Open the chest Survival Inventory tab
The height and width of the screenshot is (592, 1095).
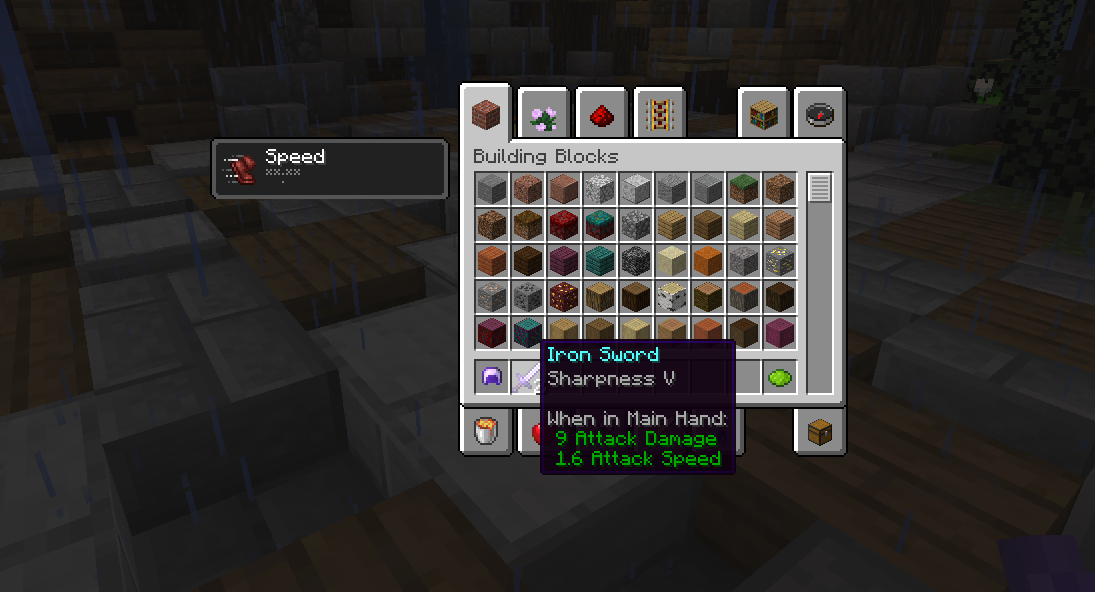coord(821,431)
